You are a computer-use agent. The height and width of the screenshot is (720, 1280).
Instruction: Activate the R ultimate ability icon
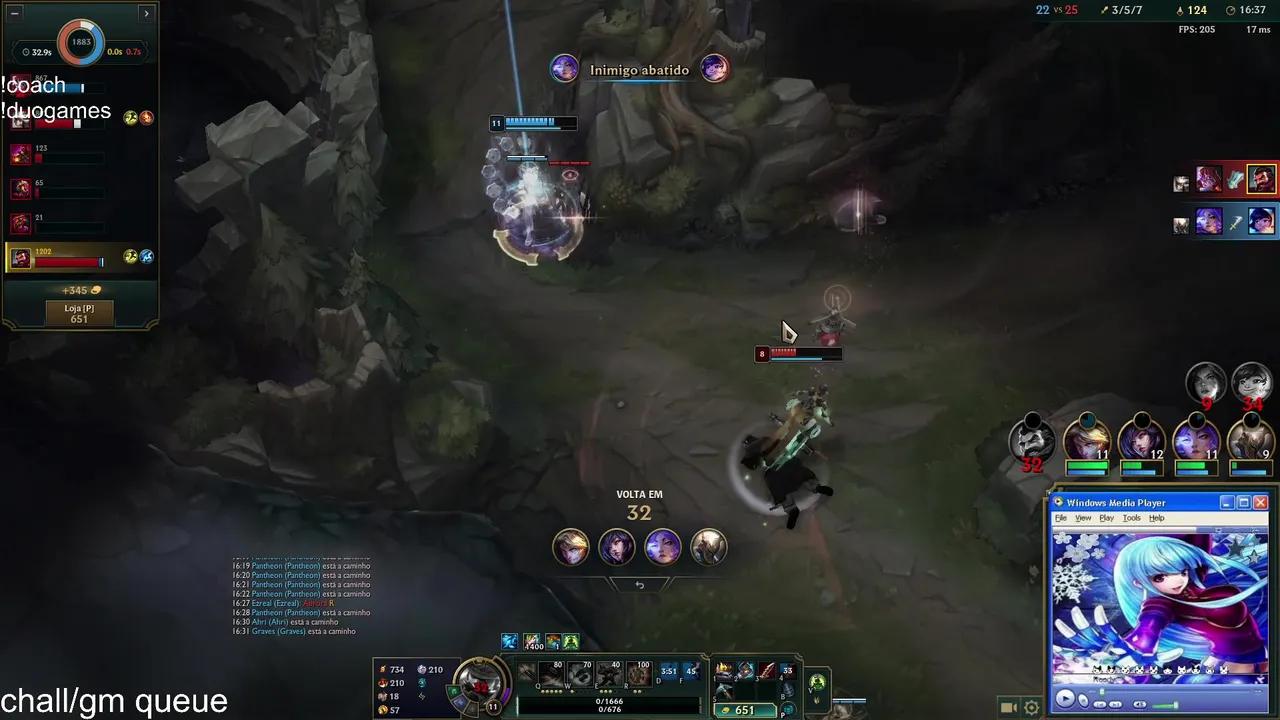[x=639, y=673]
